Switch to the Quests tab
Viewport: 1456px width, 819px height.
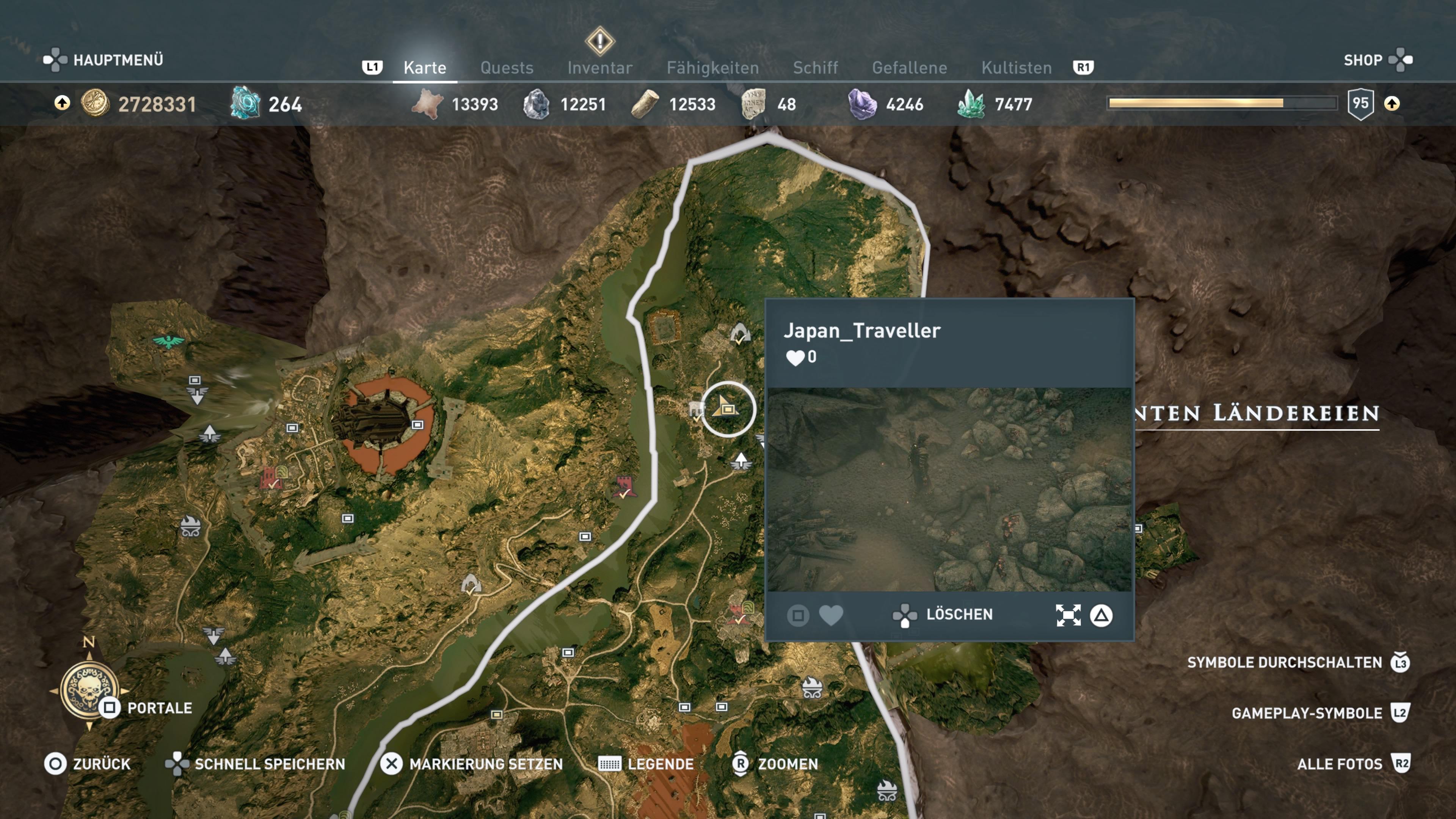507,68
